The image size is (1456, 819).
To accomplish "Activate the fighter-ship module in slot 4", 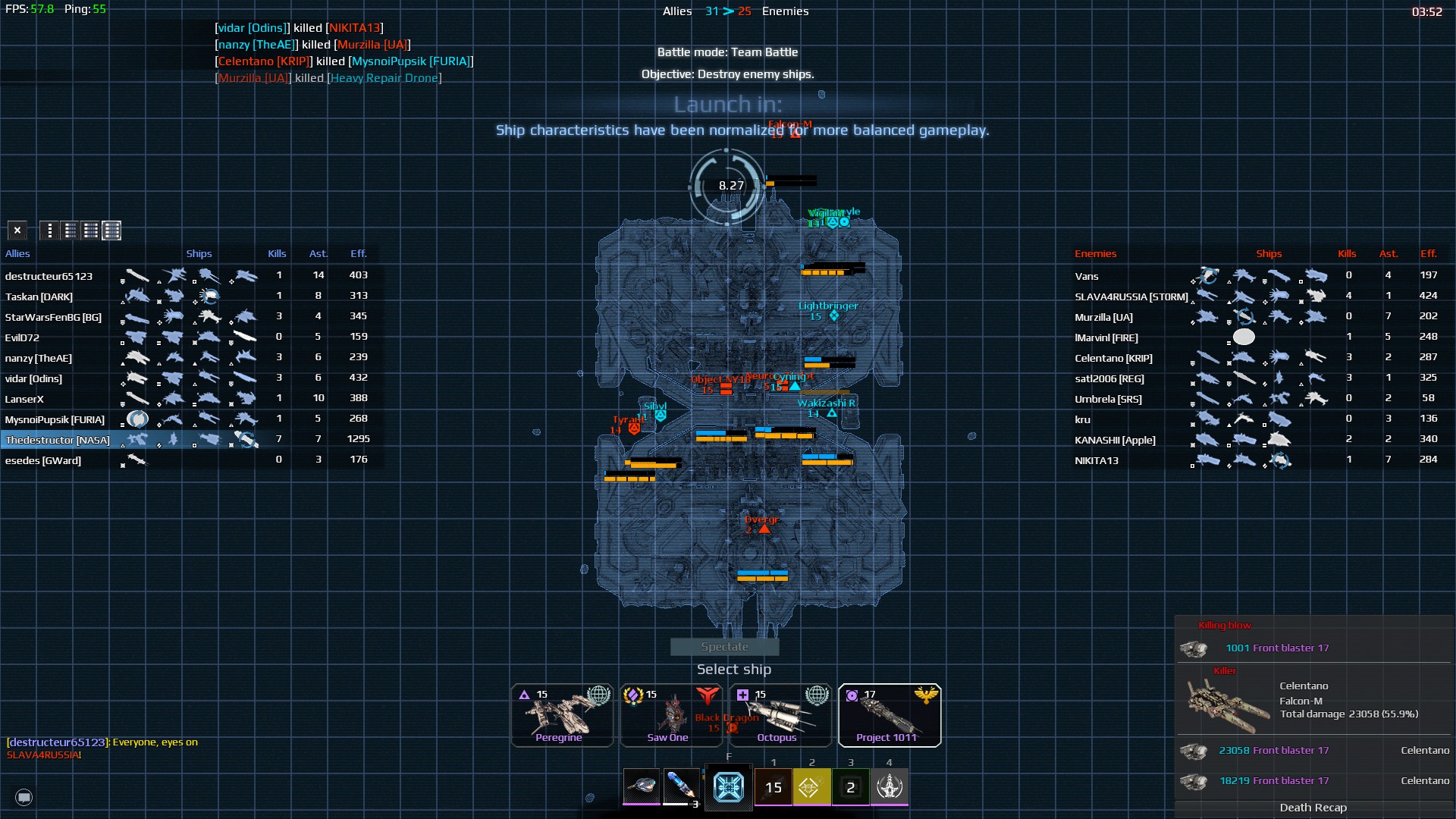I will (x=890, y=787).
